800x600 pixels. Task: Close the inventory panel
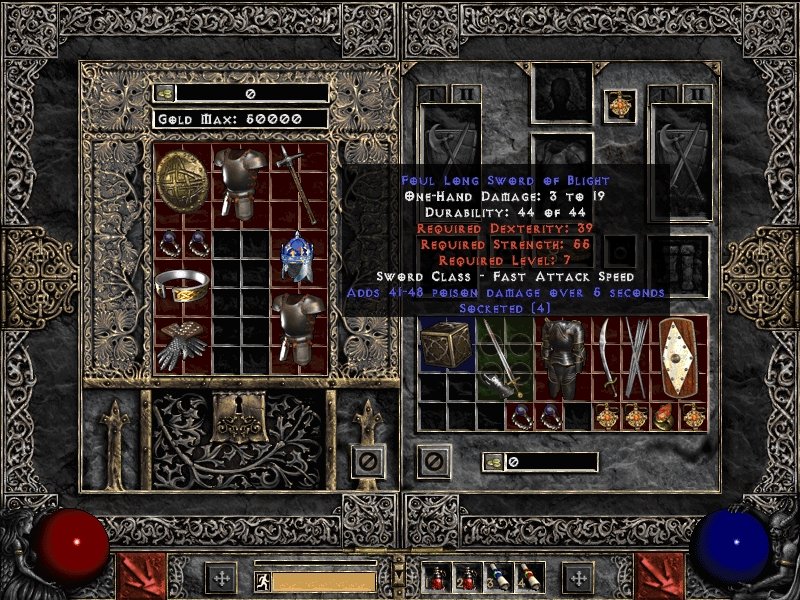(x=433, y=461)
